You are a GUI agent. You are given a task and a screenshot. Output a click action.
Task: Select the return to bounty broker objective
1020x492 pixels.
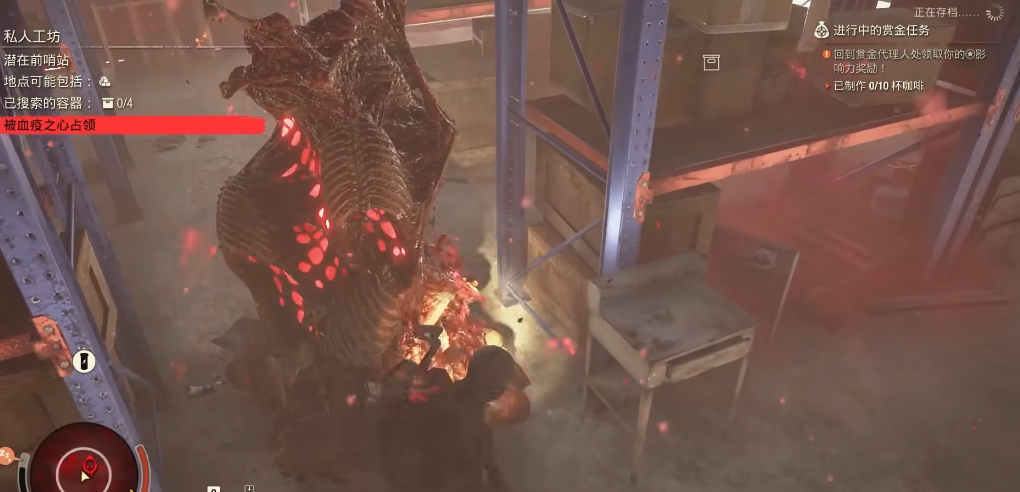pyautogui.click(x=908, y=61)
